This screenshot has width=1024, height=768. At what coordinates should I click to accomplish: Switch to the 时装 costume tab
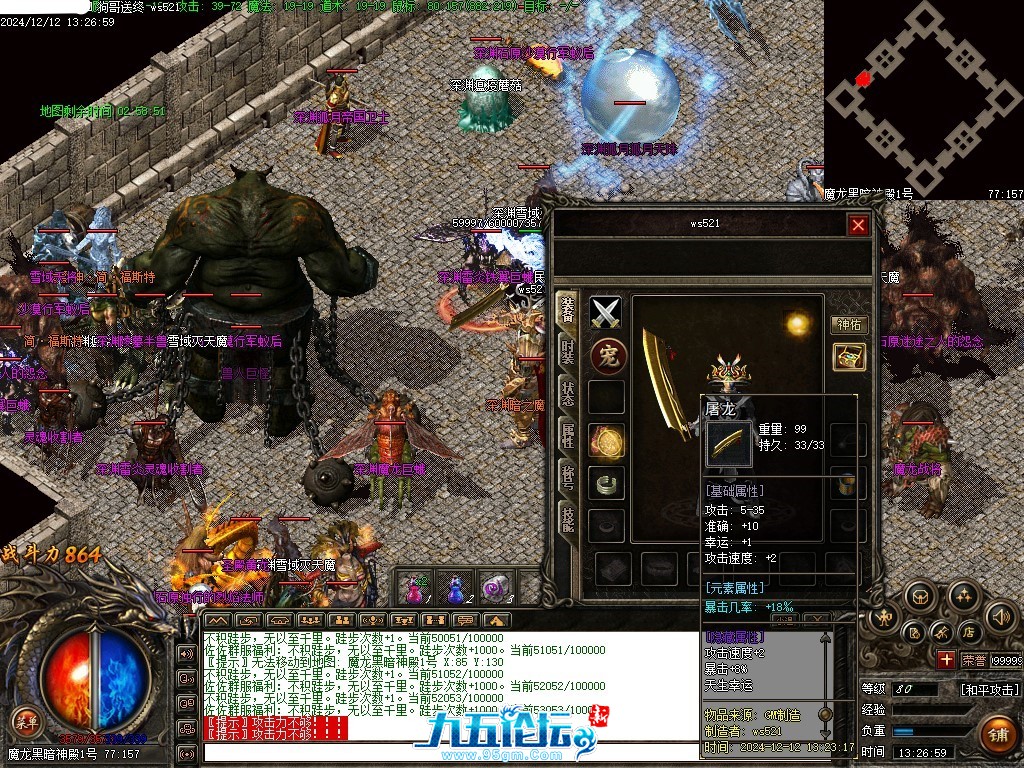pos(567,352)
